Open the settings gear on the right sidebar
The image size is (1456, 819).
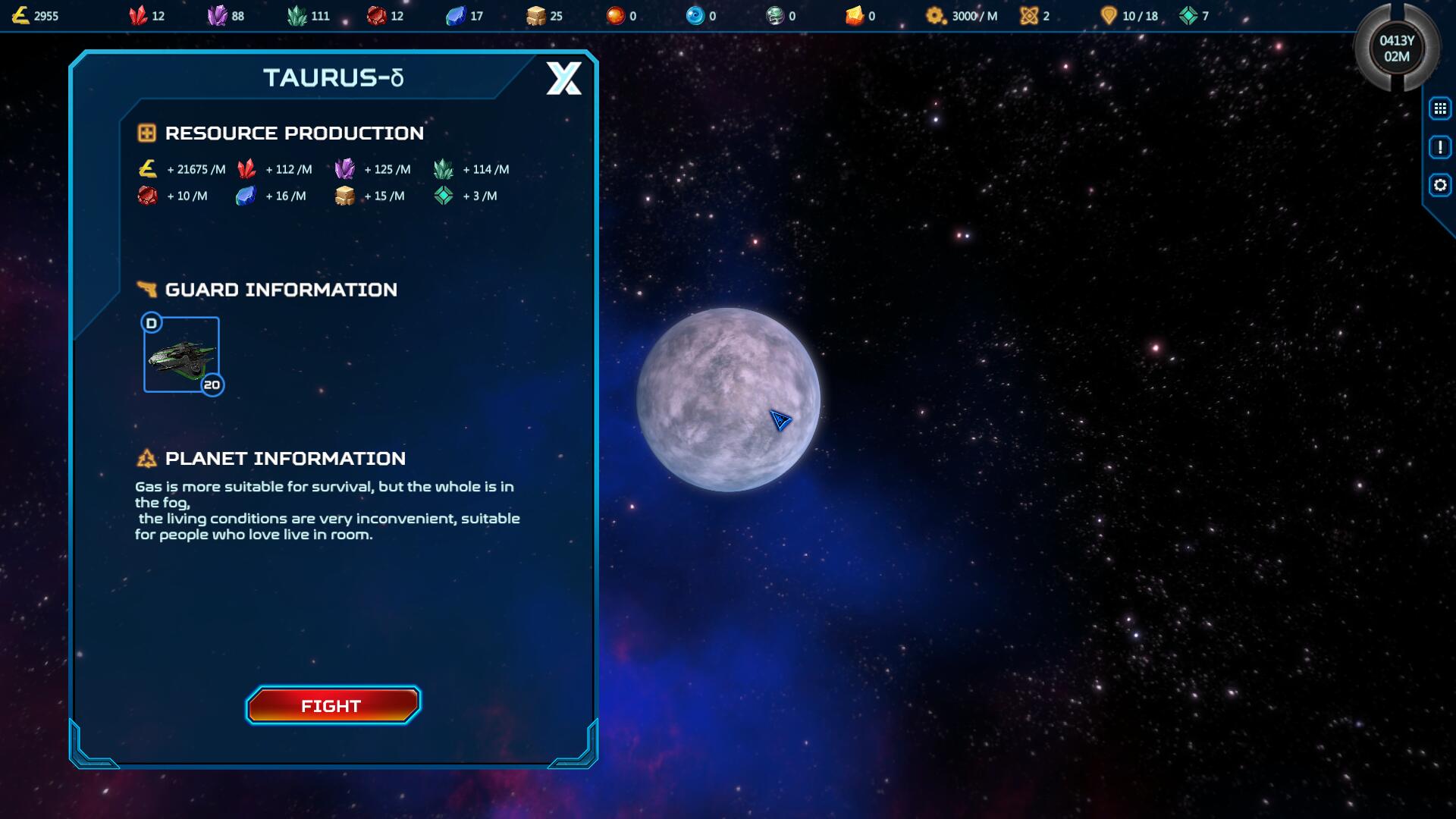pyautogui.click(x=1440, y=183)
